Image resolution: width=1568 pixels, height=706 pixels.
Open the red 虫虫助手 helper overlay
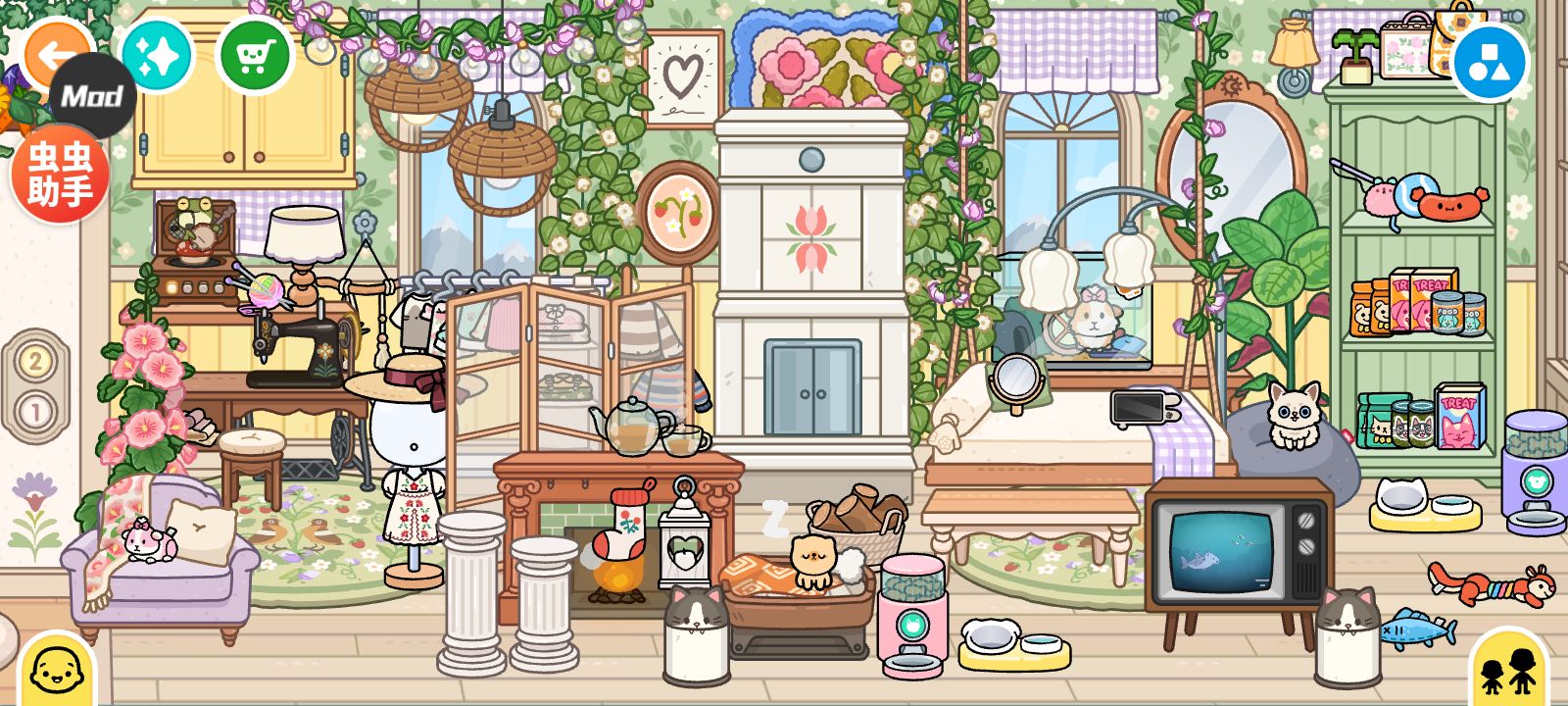click(59, 175)
